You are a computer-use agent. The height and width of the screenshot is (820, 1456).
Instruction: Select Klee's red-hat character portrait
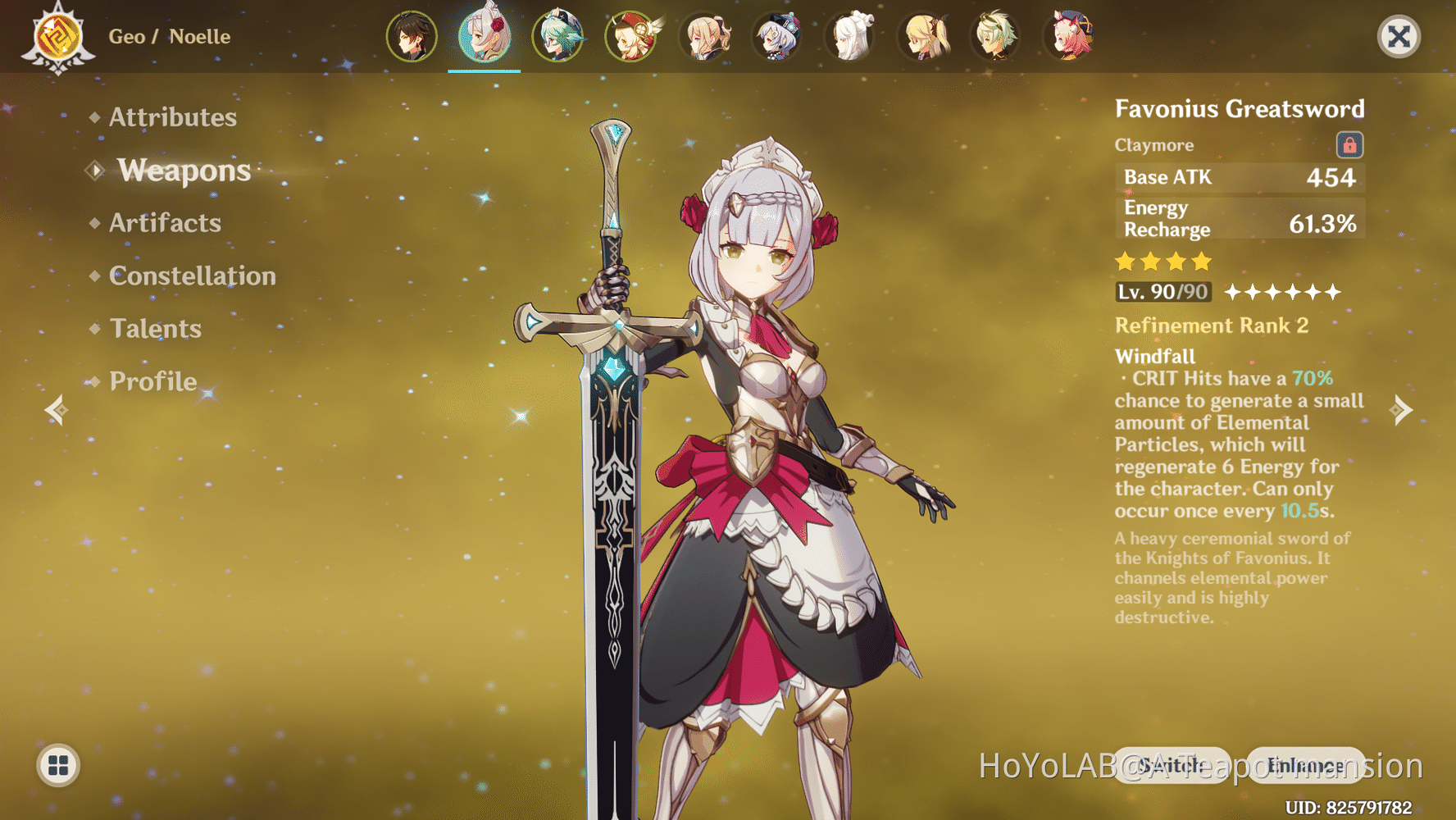click(630, 36)
